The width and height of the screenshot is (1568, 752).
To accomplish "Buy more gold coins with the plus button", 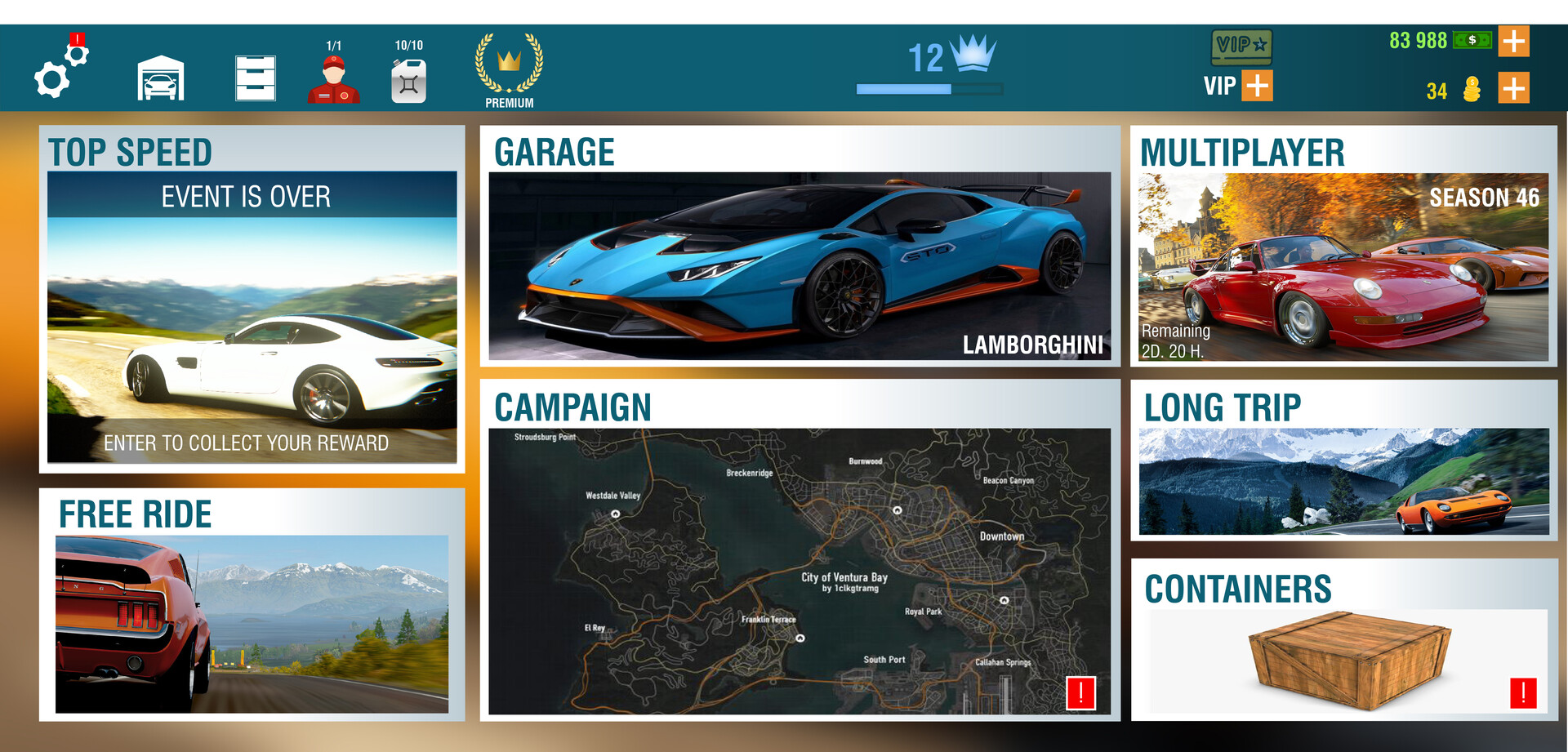I will pyautogui.click(x=1514, y=88).
